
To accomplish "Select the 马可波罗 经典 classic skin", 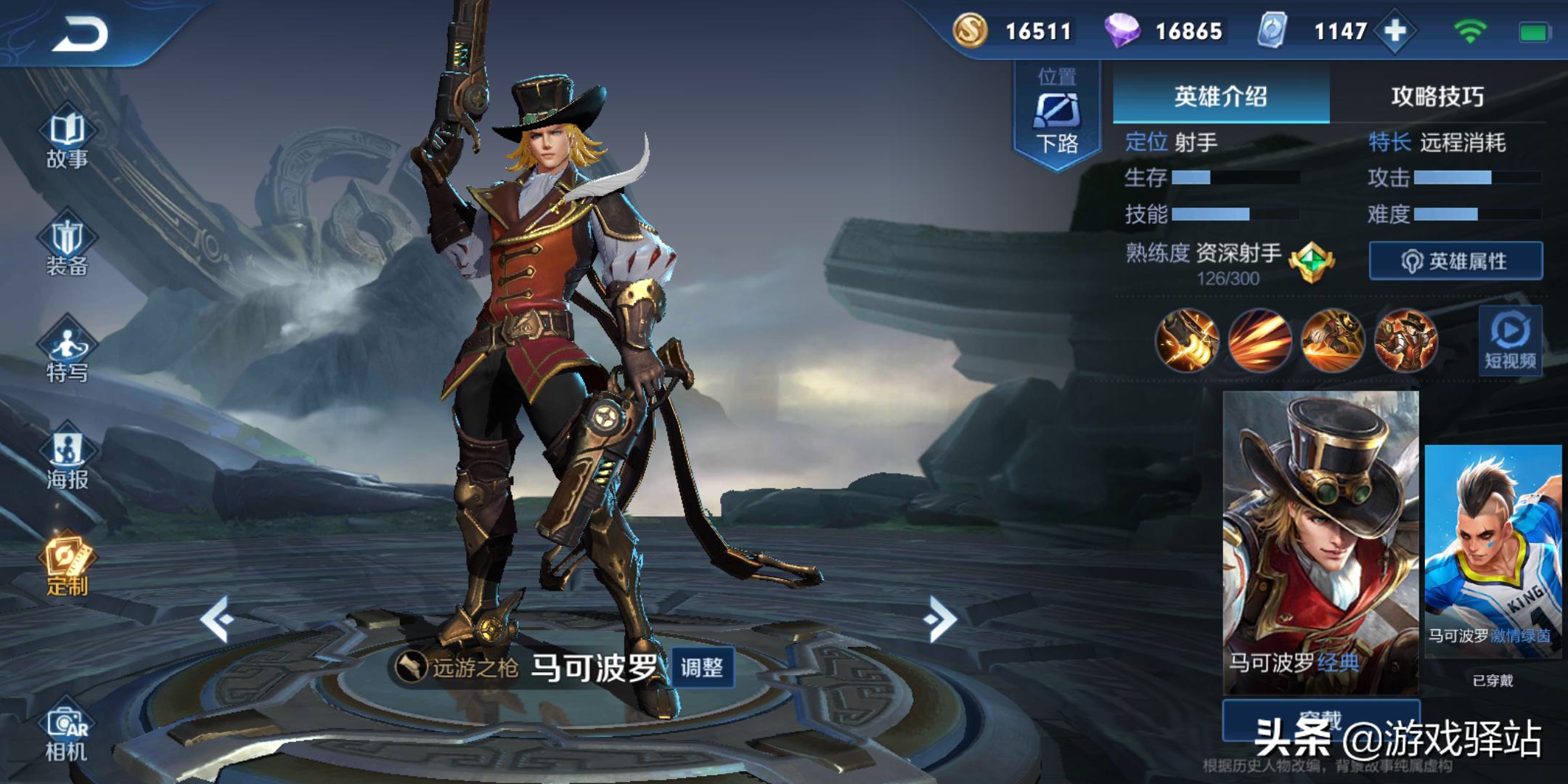I will [x=1320, y=542].
